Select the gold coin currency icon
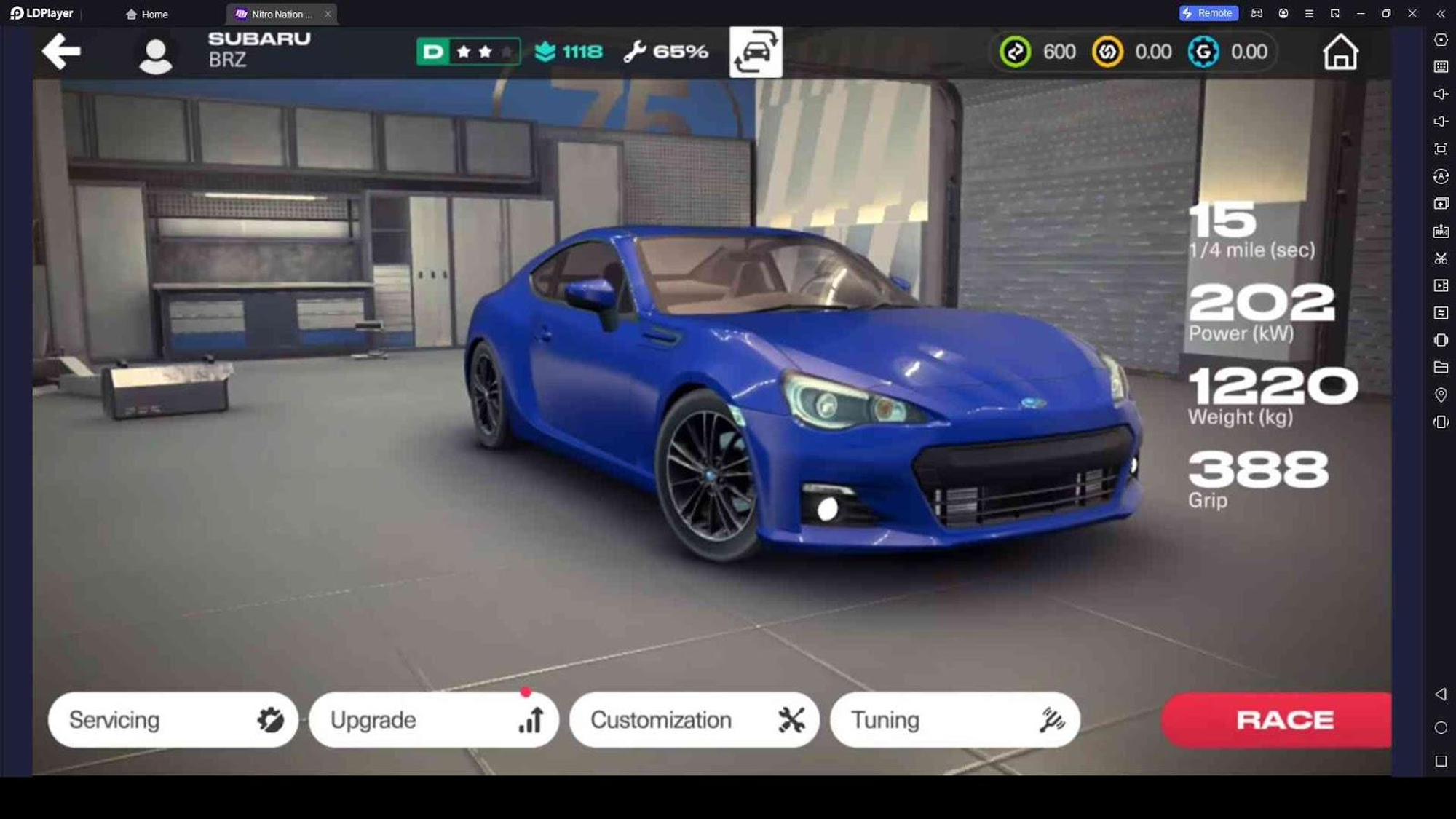Image resolution: width=1456 pixels, height=819 pixels. coord(1107,52)
